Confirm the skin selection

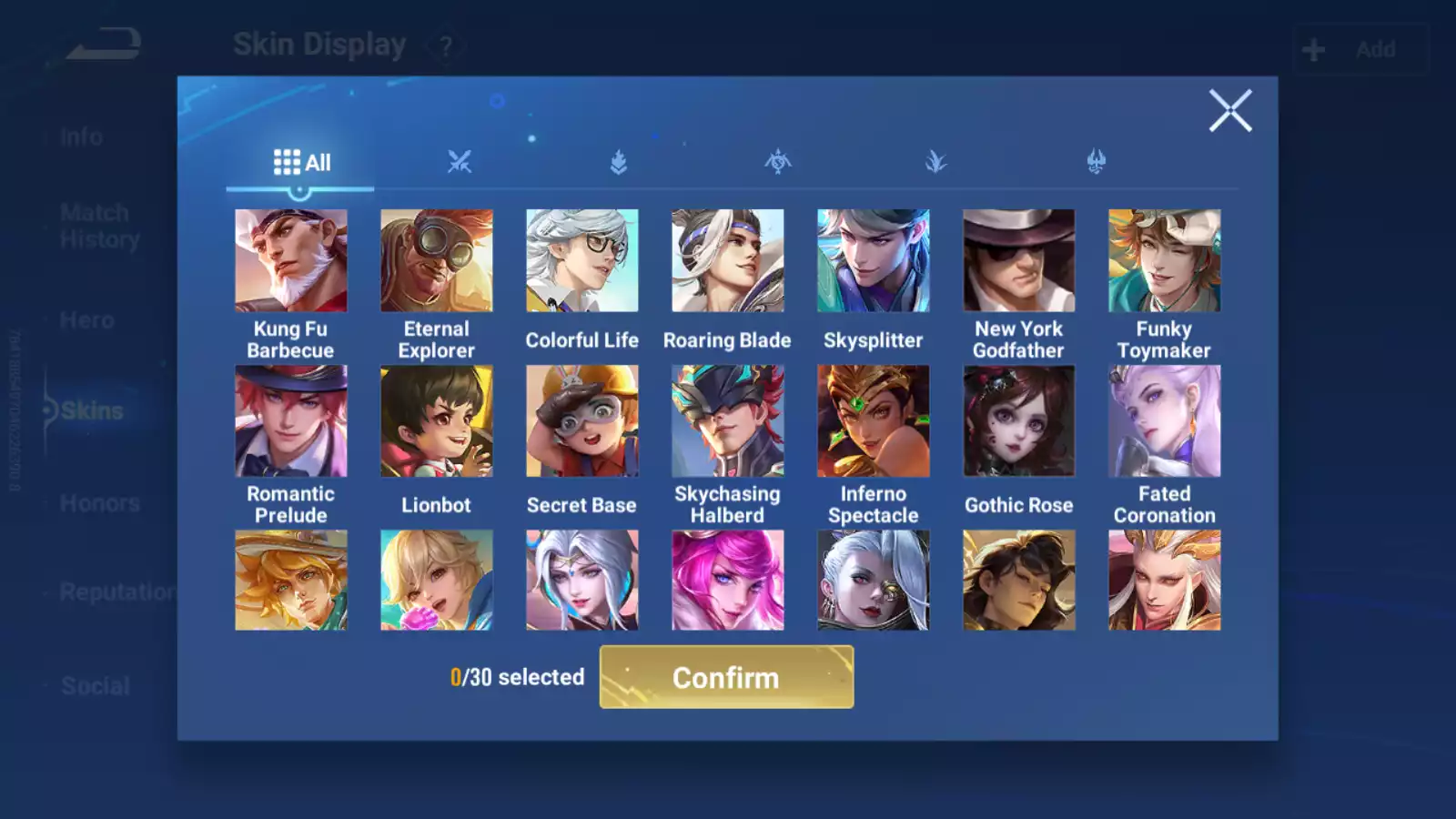click(726, 677)
